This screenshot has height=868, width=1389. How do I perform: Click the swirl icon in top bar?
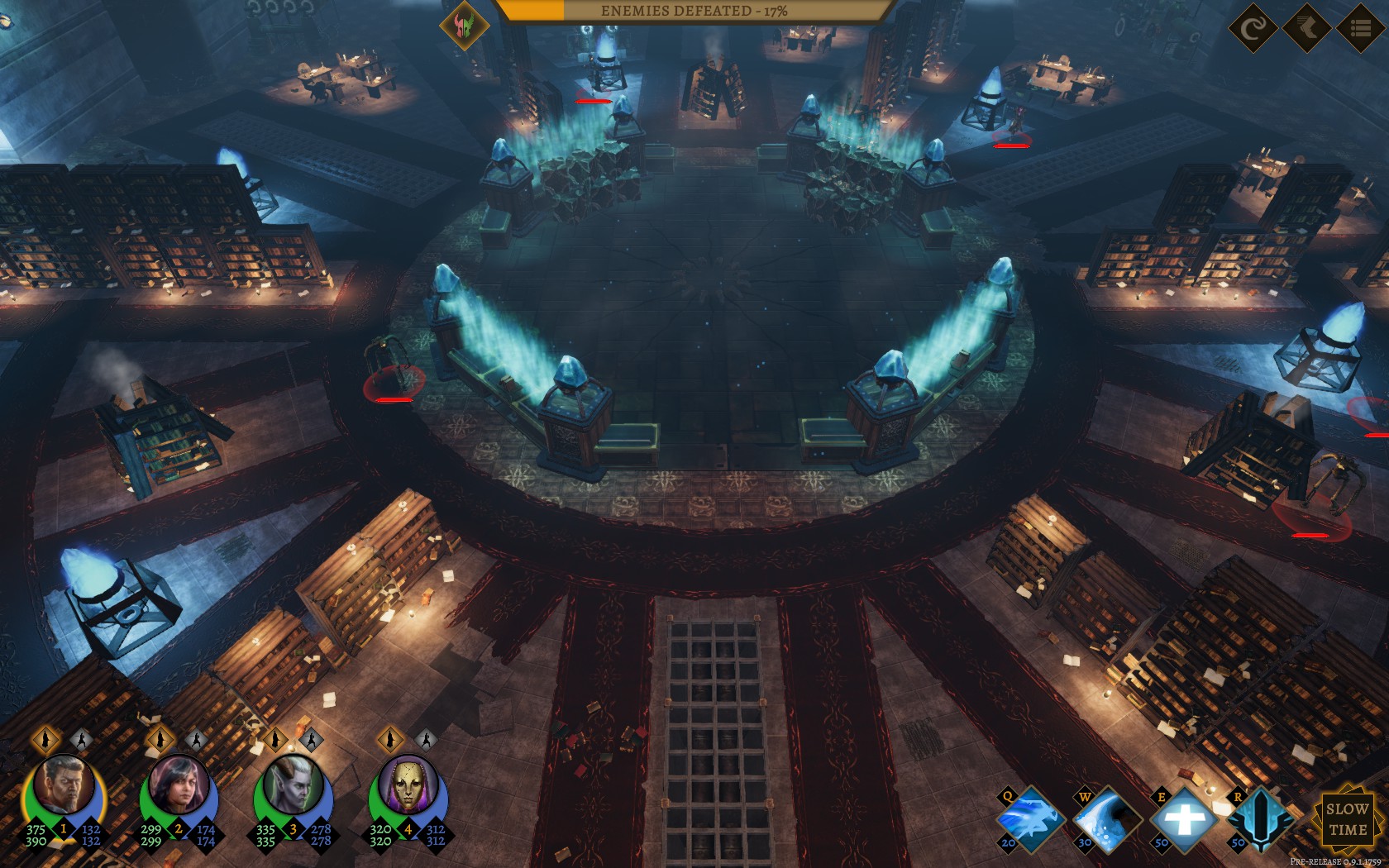[1253, 29]
